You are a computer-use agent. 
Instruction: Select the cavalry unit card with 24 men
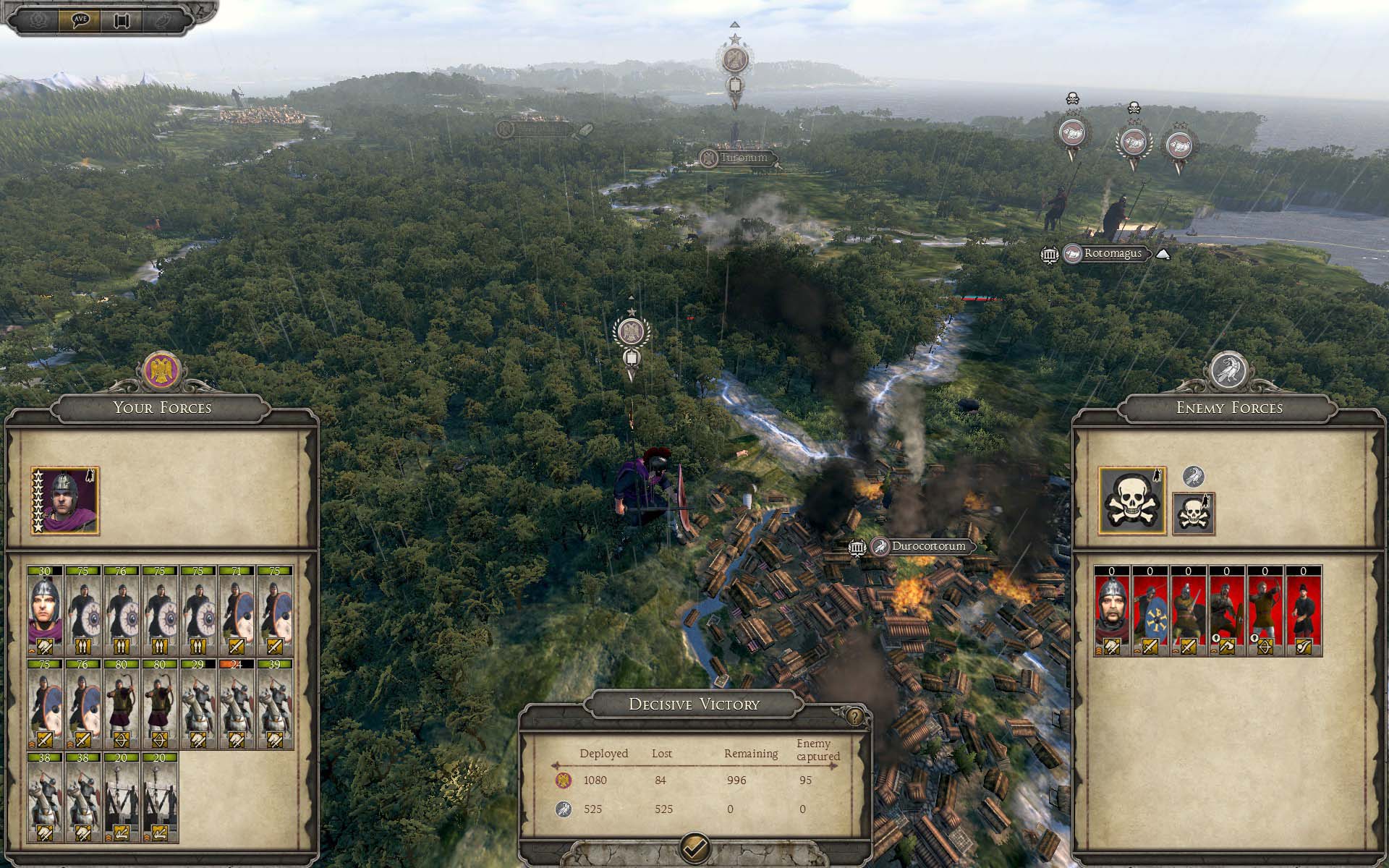pos(236,703)
